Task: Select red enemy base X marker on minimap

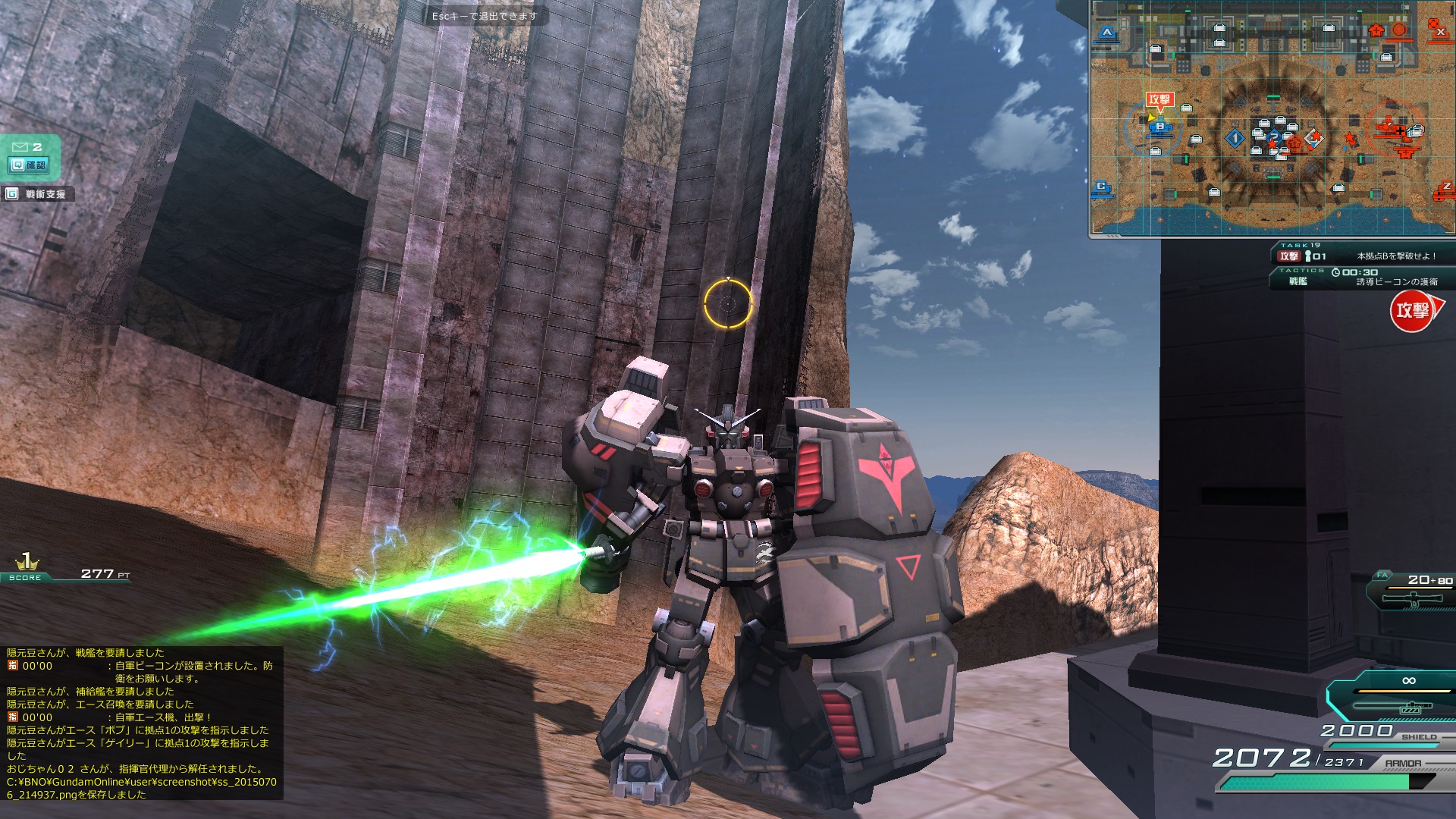Action: coord(1439,30)
